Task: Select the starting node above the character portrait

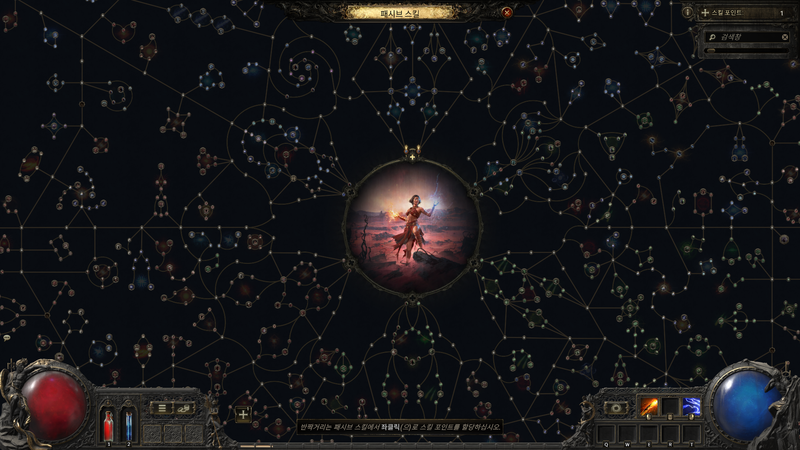Action: [x=412, y=156]
